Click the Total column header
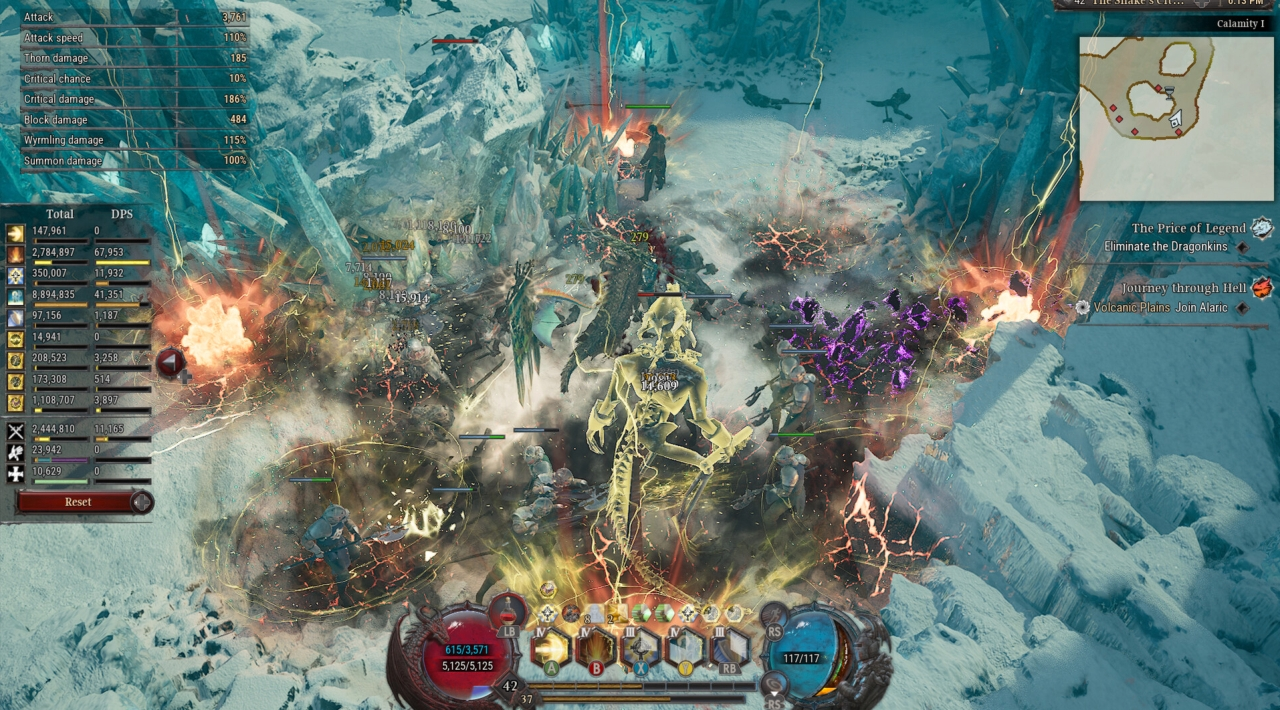This screenshot has height=710, width=1280. coord(60,214)
